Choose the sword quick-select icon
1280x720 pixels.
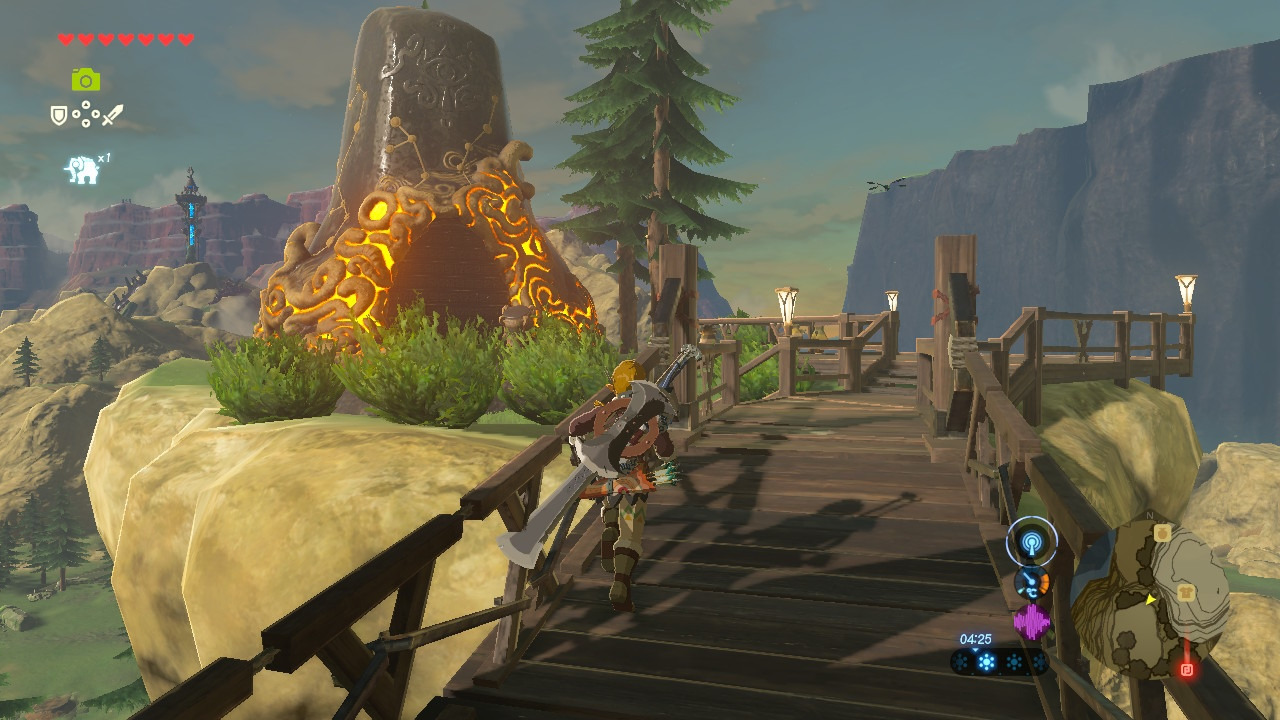[112, 116]
